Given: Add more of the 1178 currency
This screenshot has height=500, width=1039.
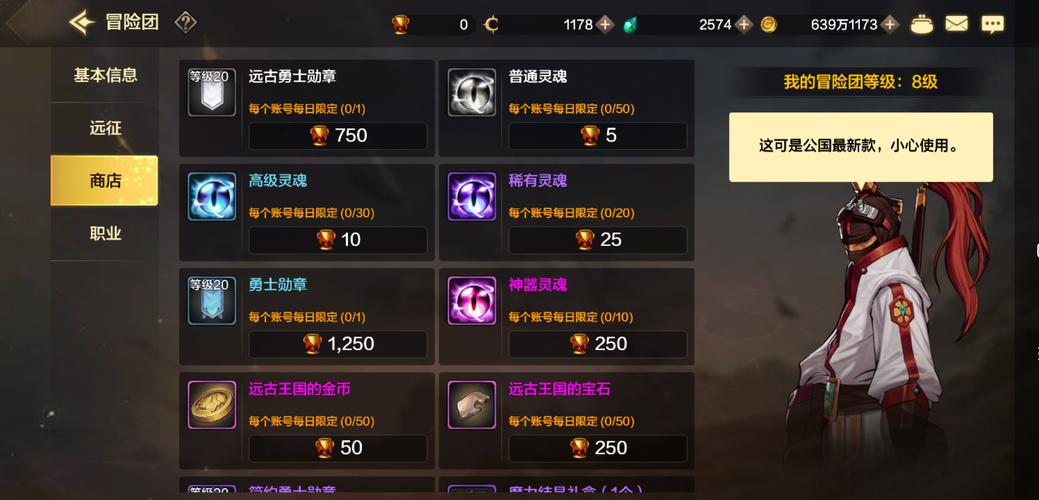Looking at the screenshot, I should tap(605, 24).
